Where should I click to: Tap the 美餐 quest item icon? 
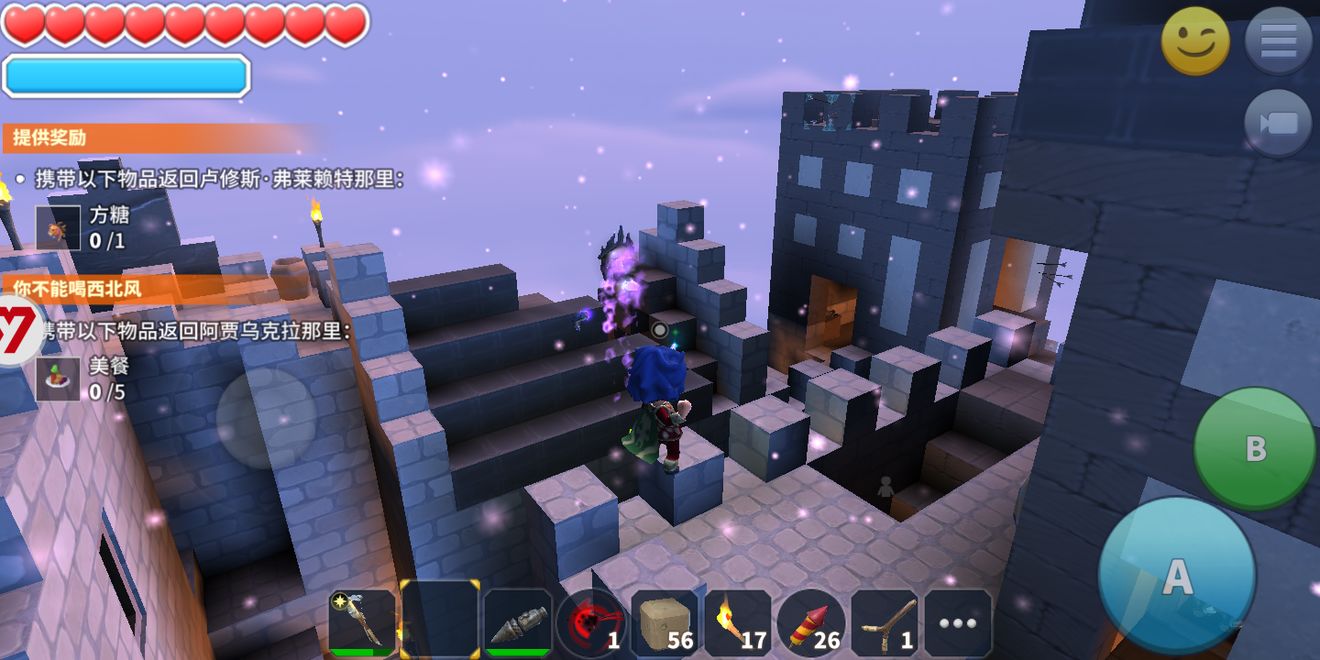58,379
